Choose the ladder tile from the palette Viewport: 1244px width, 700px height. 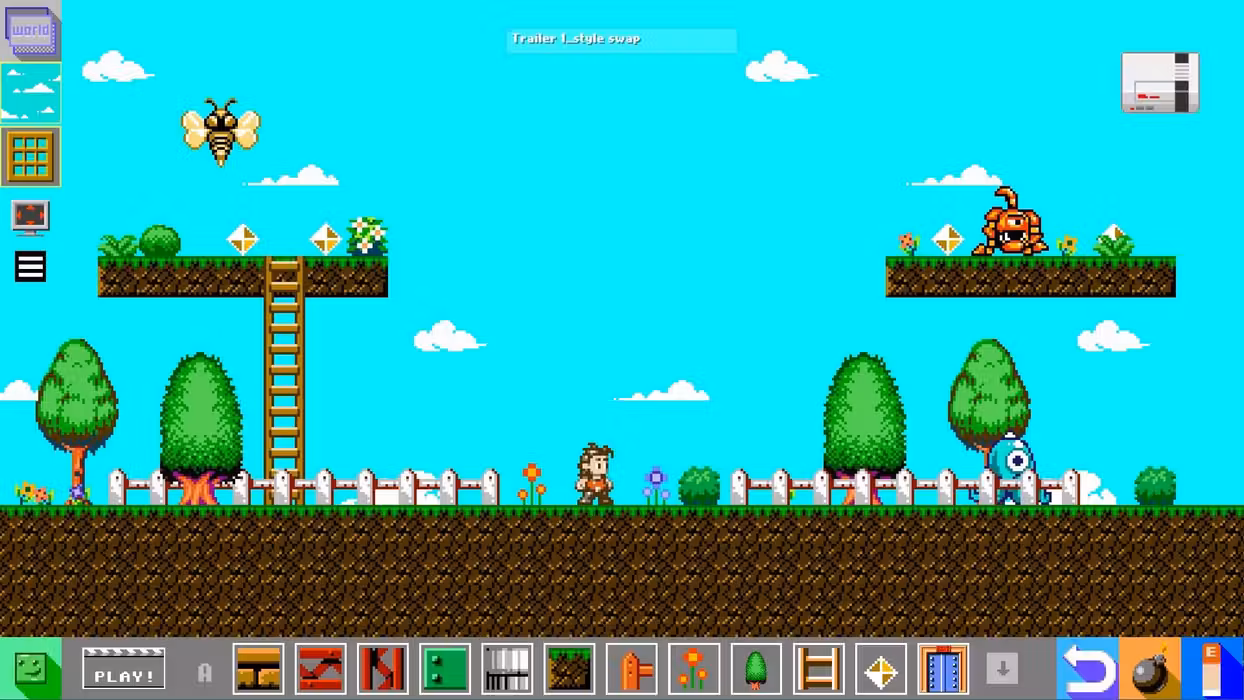818,669
